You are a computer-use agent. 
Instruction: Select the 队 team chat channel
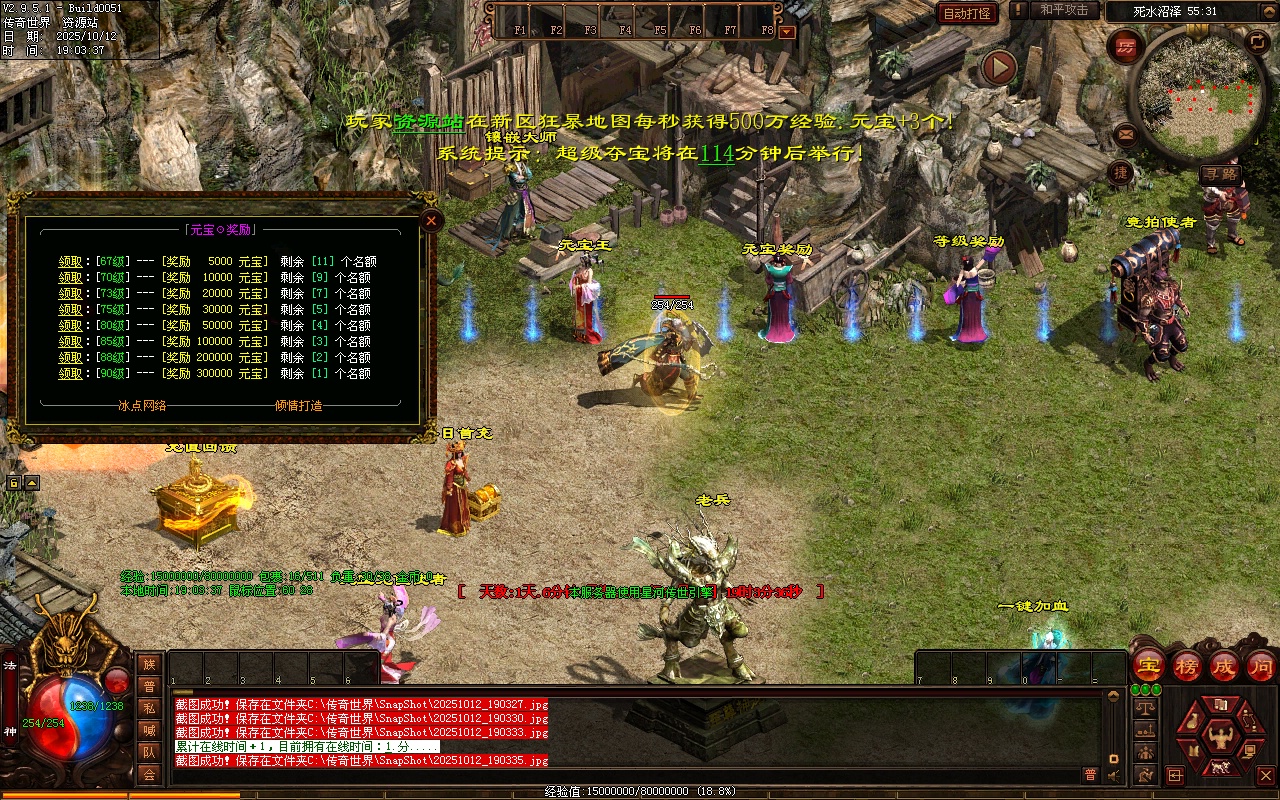[x=149, y=752]
